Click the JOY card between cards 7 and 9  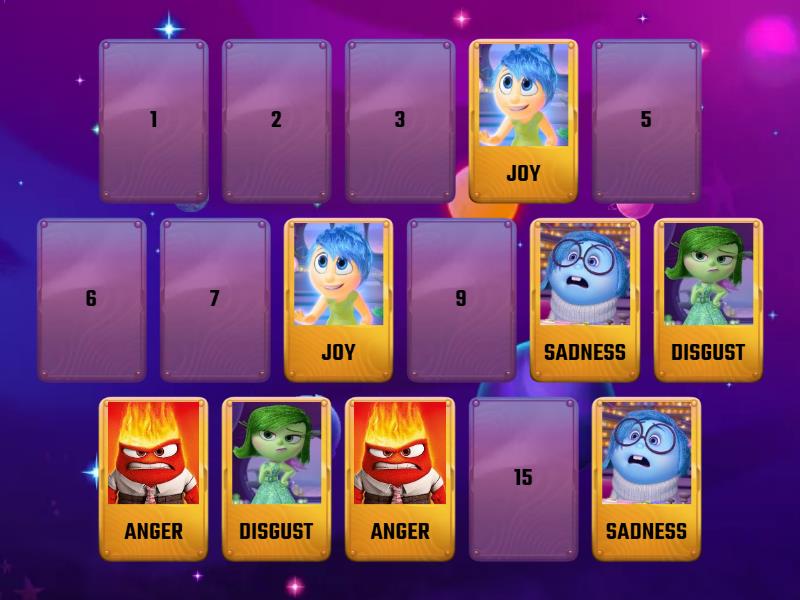[338, 299]
